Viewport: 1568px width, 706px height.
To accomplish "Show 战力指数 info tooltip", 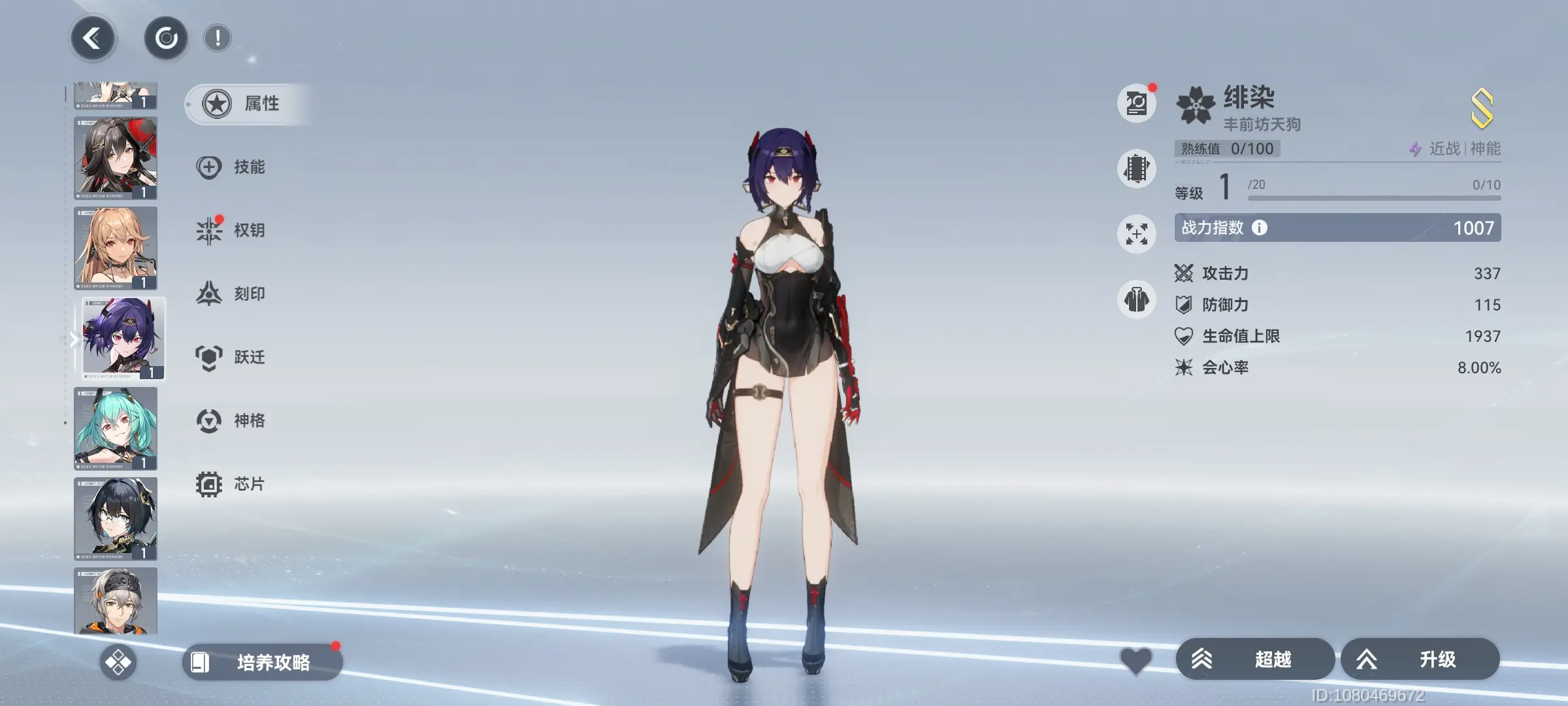I will coord(1260,227).
